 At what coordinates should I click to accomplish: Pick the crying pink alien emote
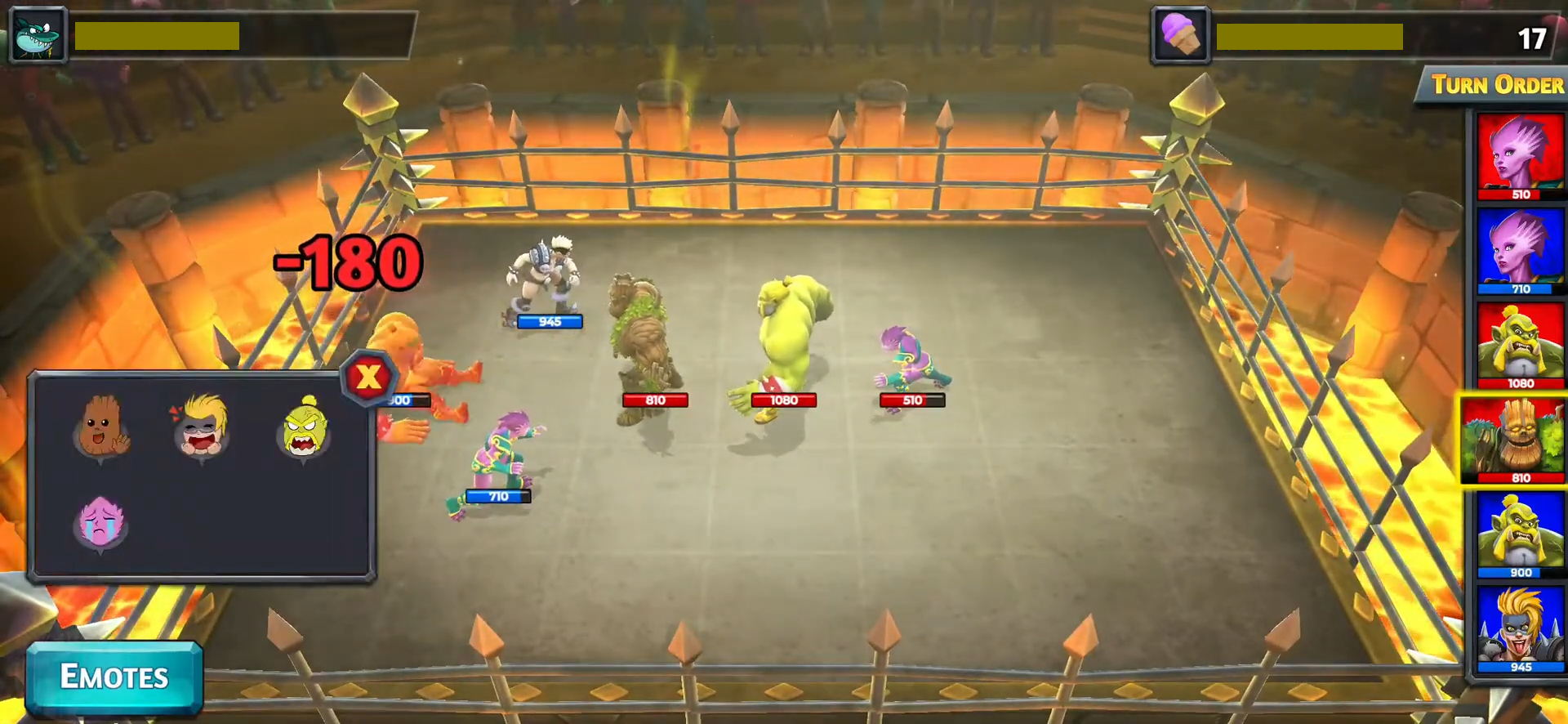click(x=100, y=523)
